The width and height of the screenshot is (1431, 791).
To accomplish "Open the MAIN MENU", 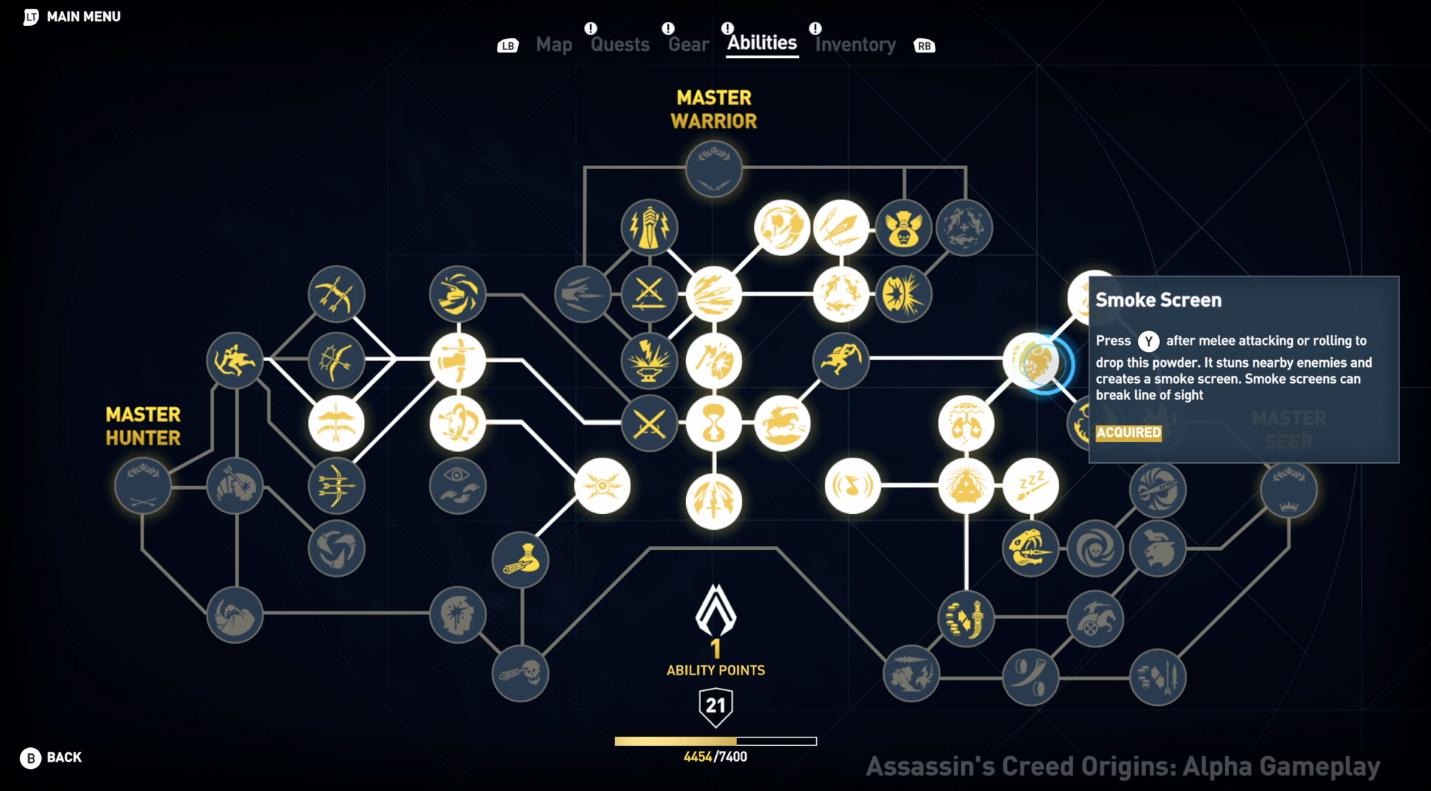I will pos(70,16).
